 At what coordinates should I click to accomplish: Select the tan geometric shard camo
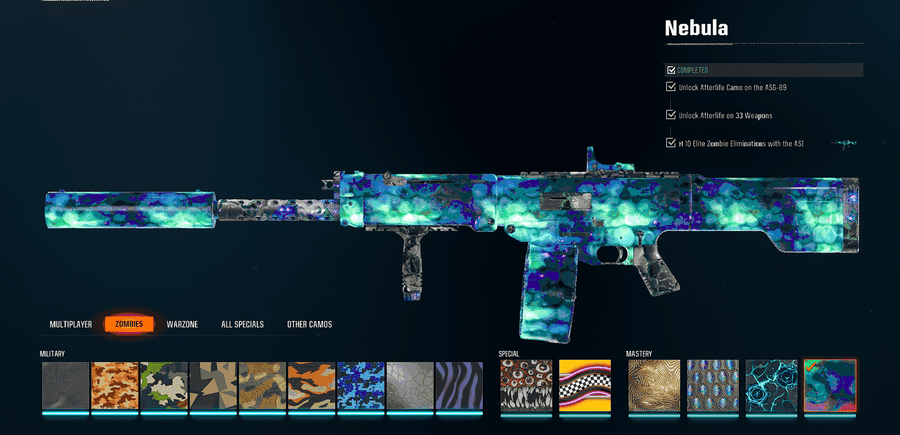pos(213,386)
